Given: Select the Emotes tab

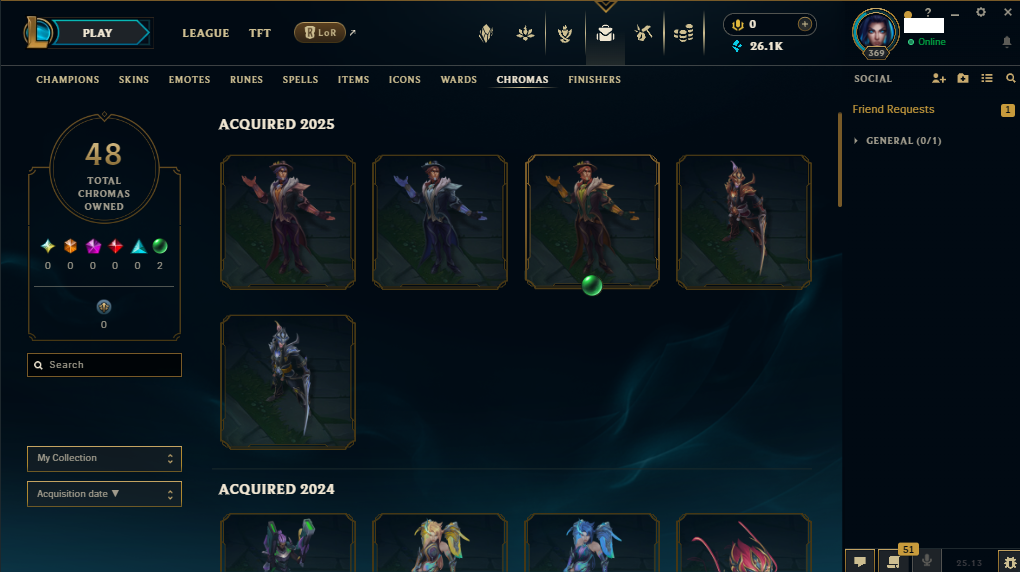Looking at the screenshot, I should click(x=189, y=80).
